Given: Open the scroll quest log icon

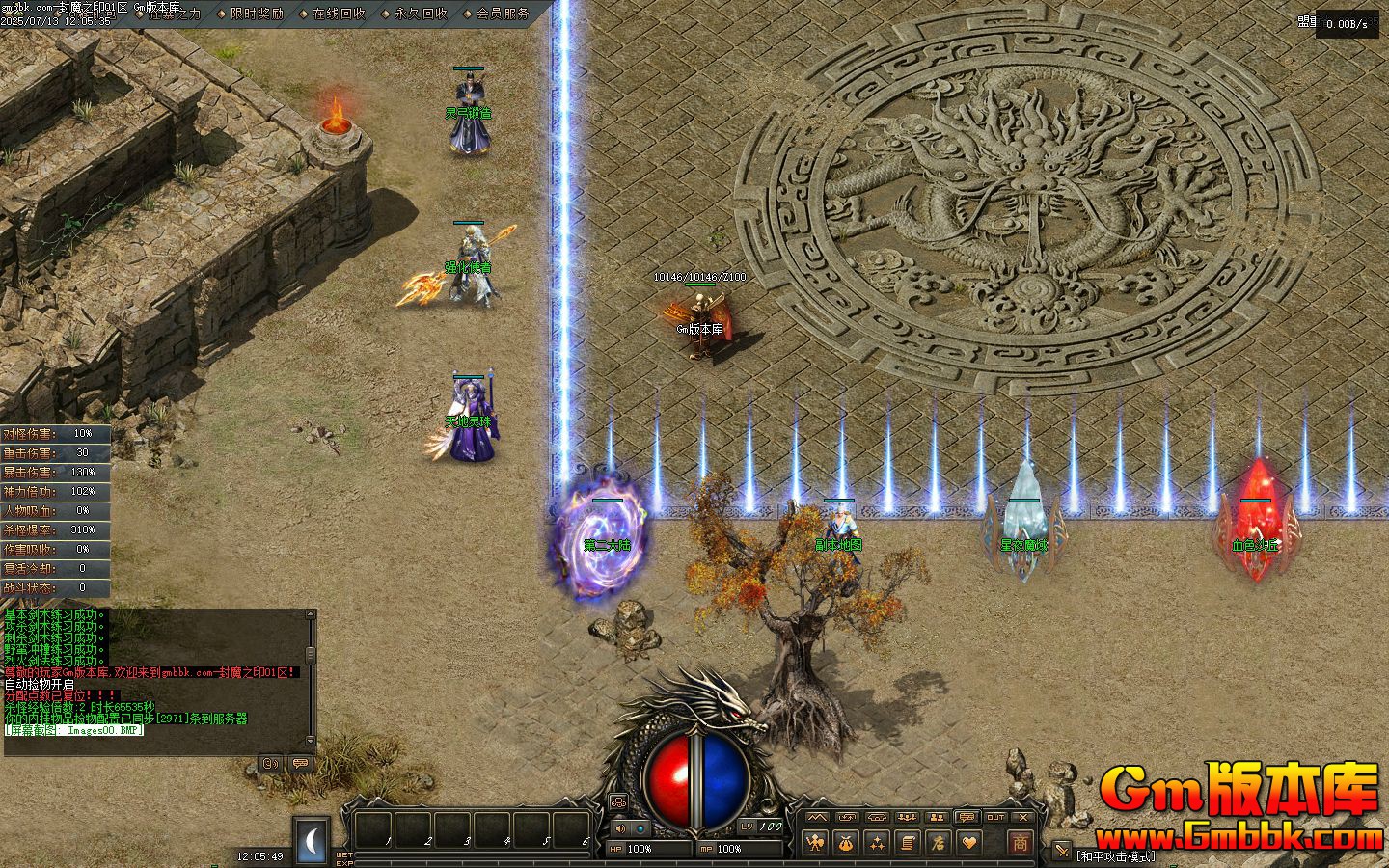Looking at the screenshot, I should pyautogui.click(x=907, y=843).
